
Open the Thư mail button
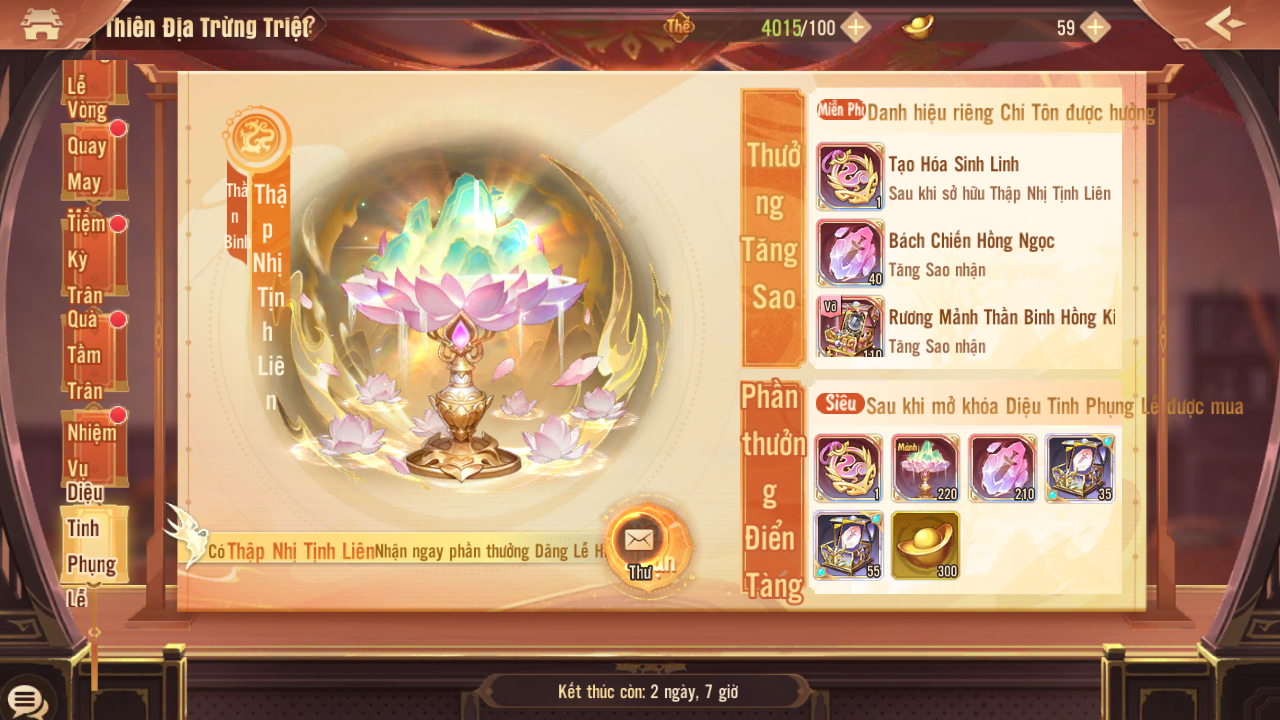639,545
